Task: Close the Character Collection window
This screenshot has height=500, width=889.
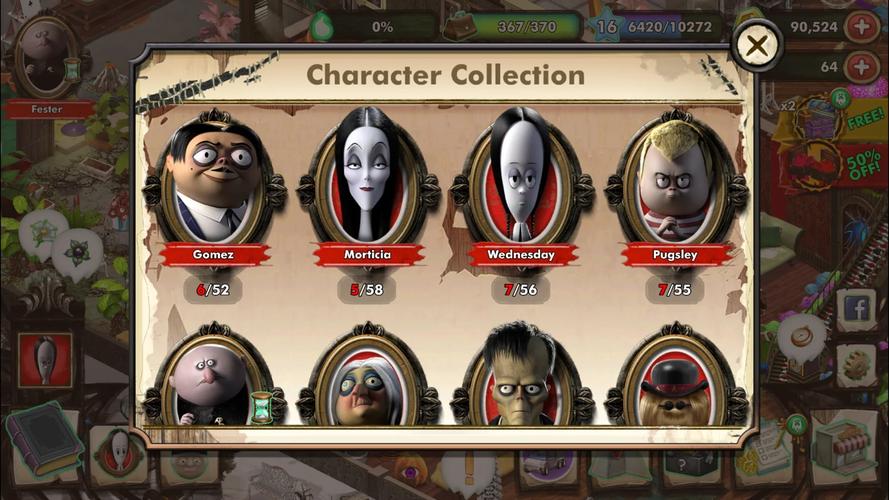Action: point(758,45)
